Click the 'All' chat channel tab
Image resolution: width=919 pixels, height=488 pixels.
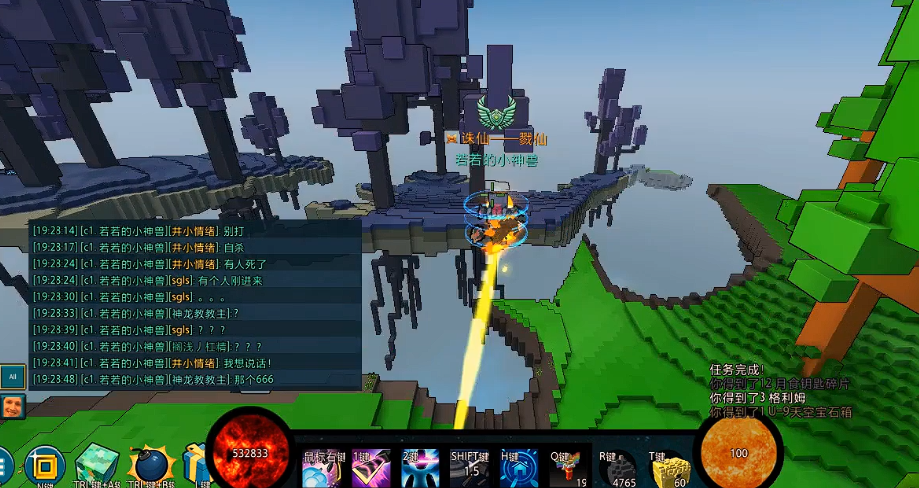click(x=13, y=377)
